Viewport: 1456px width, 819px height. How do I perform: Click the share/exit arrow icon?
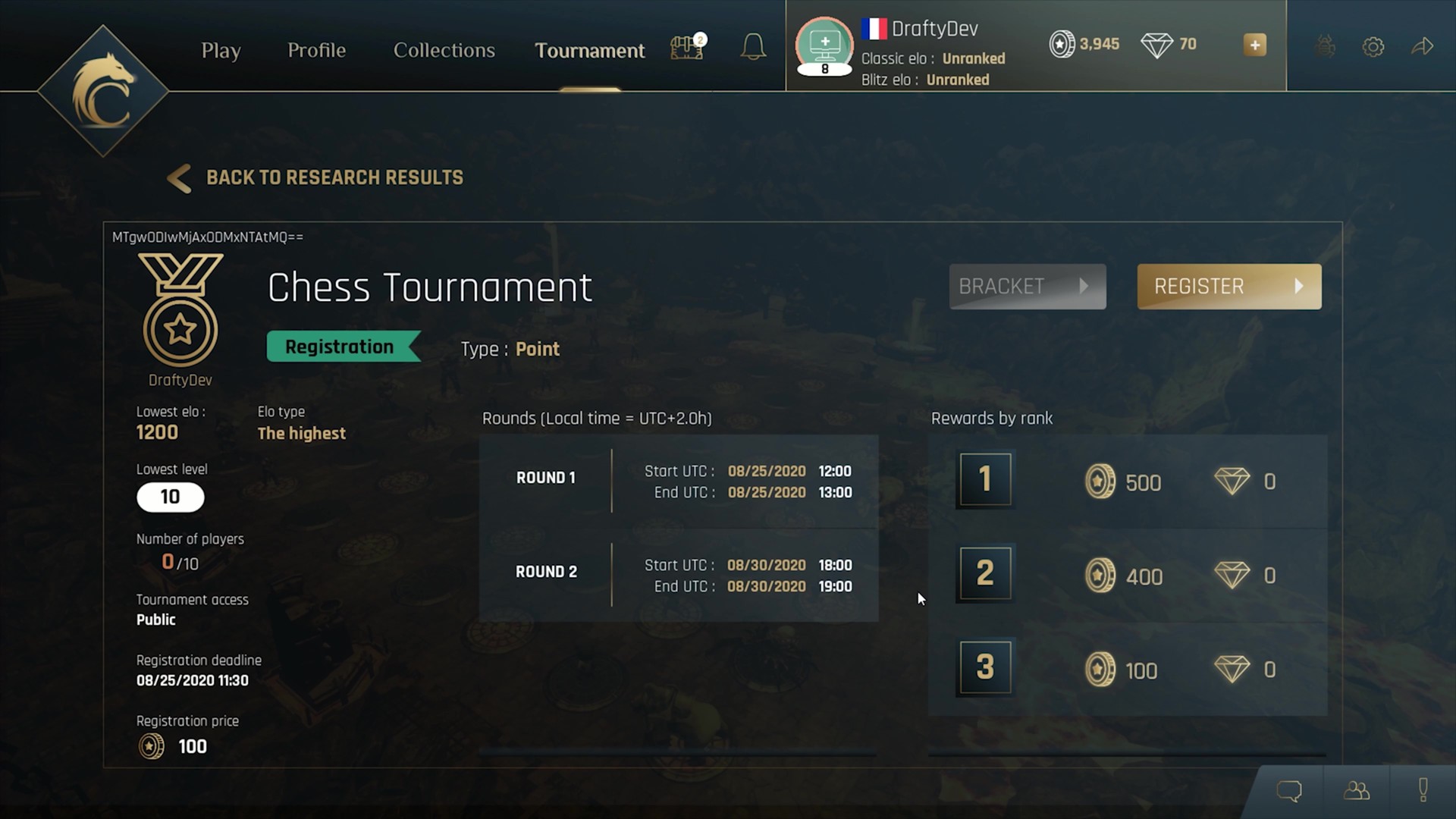pyautogui.click(x=1424, y=45)
